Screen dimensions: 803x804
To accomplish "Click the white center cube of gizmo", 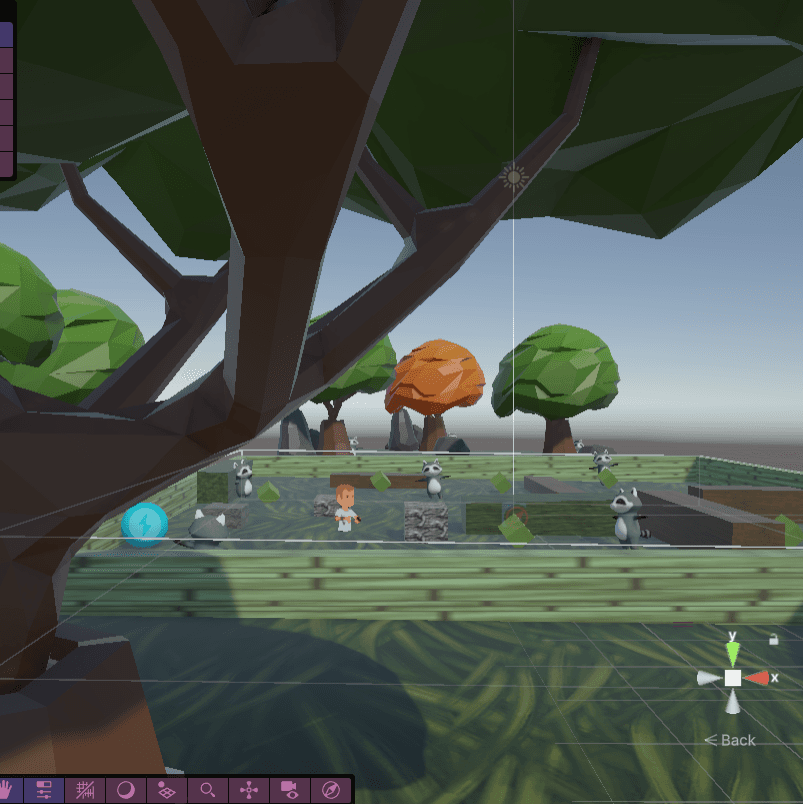I will [733, 678].
